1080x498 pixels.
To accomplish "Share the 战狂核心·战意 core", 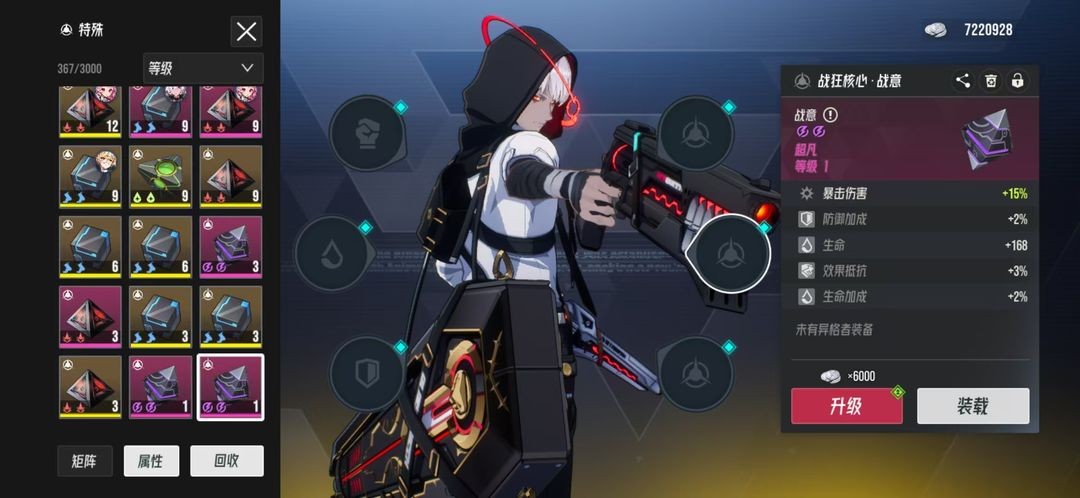I will [x=962, y=81].
